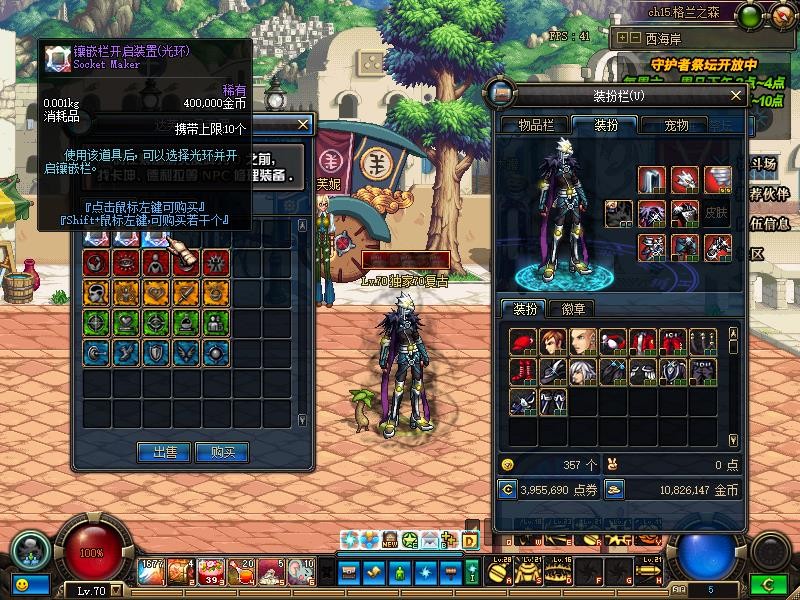Viewport: 800px width, 600px height.
Task: Click the green C cash shop button
Action: 767,583
